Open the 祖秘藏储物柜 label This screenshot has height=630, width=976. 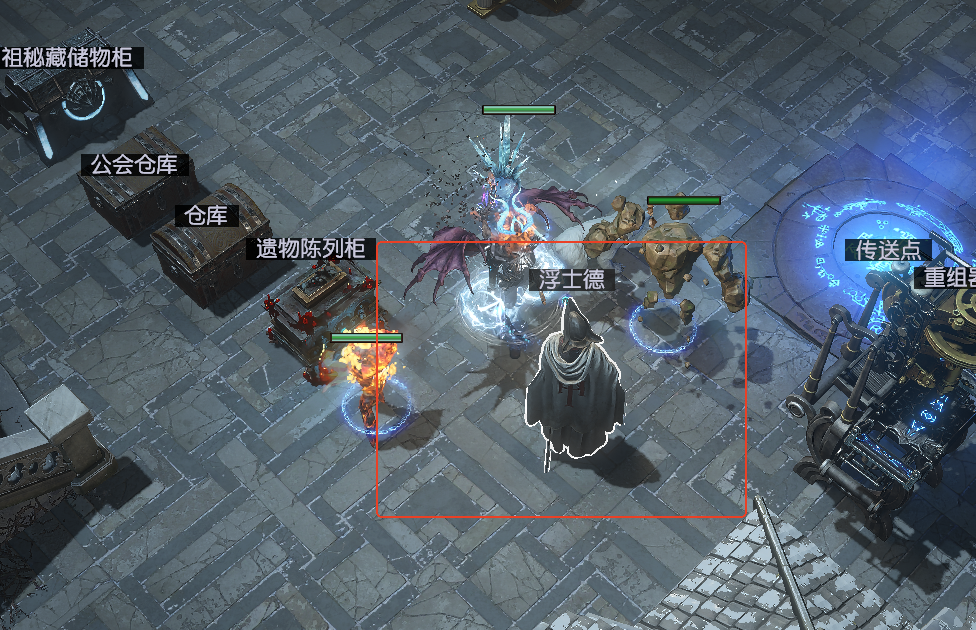67,57
